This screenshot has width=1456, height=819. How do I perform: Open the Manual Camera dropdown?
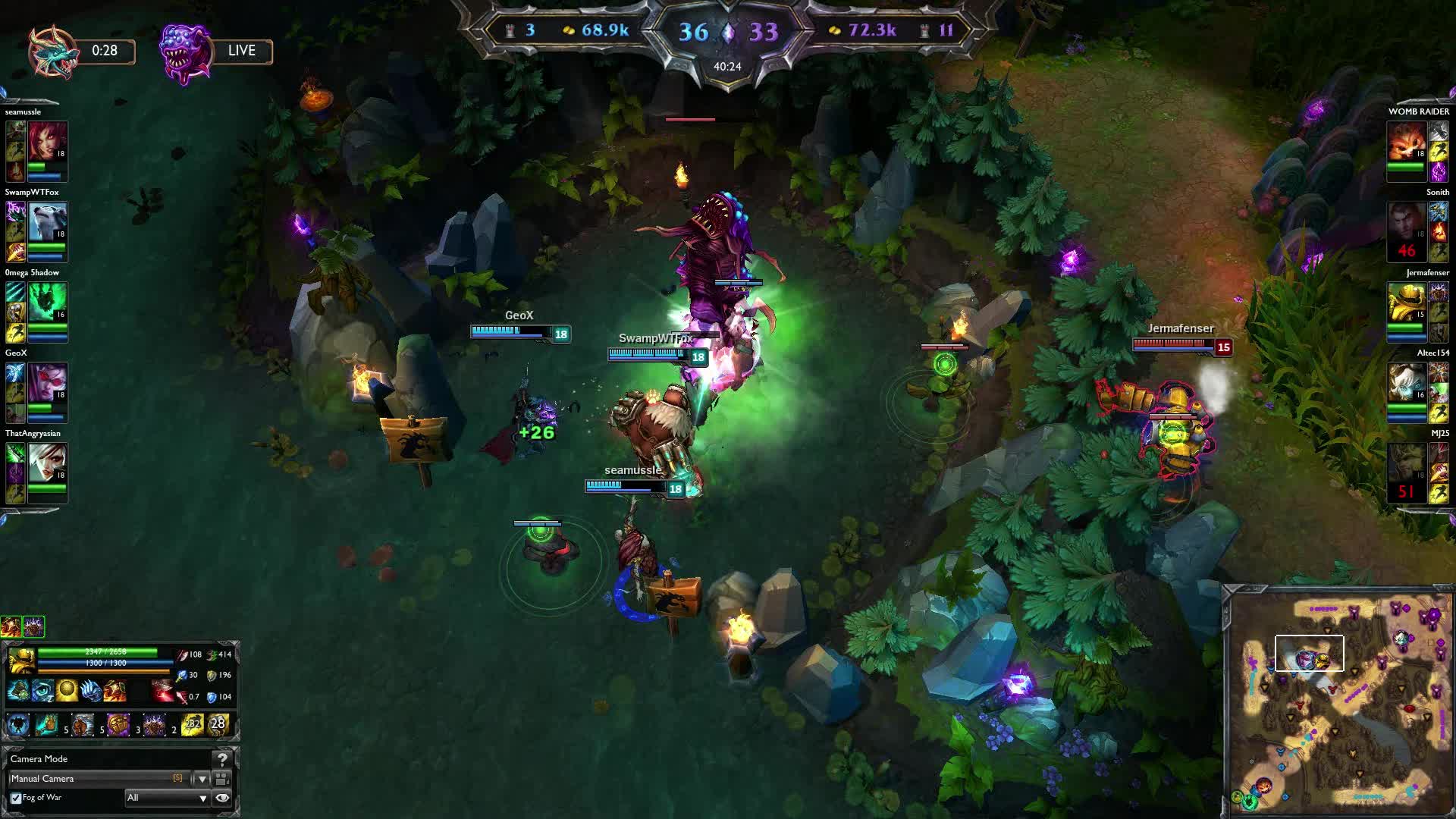(x=202, y=779)
